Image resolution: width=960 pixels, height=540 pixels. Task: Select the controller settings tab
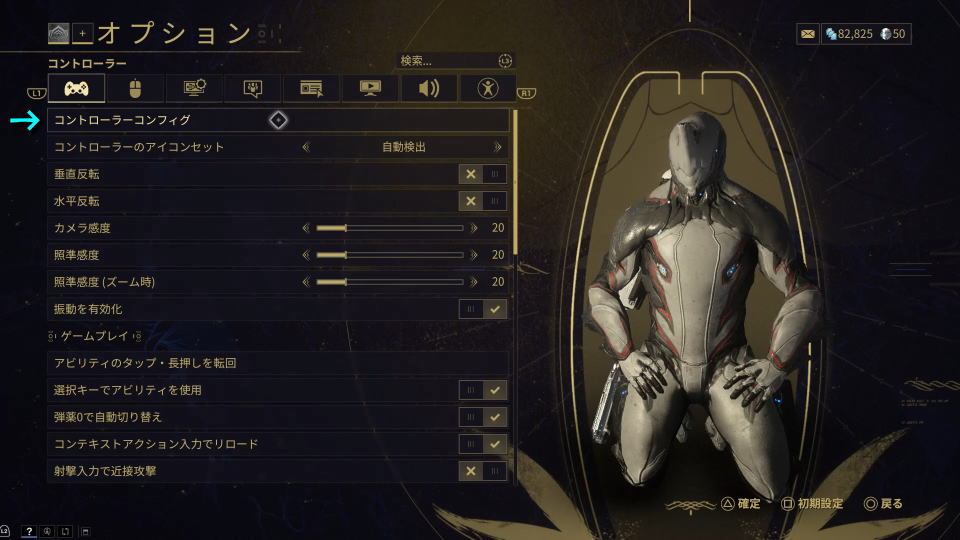[x=76, y=89]
